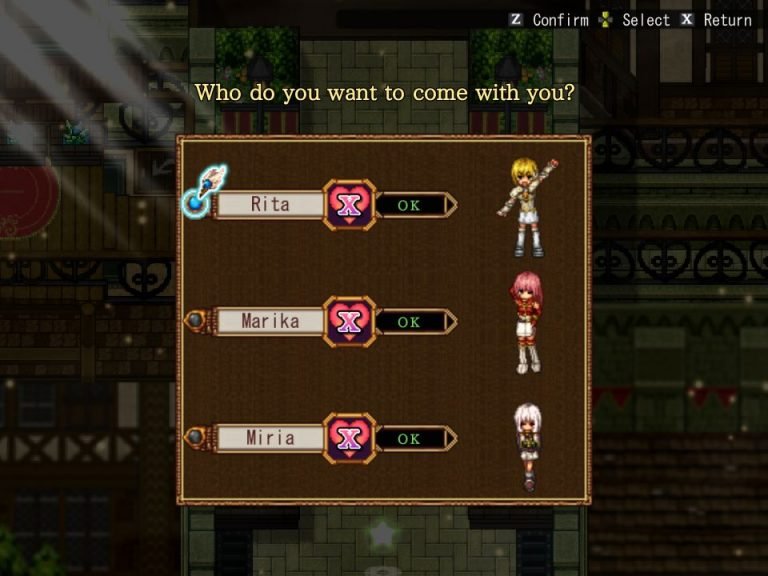Choose Marika to come with you

[270, 322]
